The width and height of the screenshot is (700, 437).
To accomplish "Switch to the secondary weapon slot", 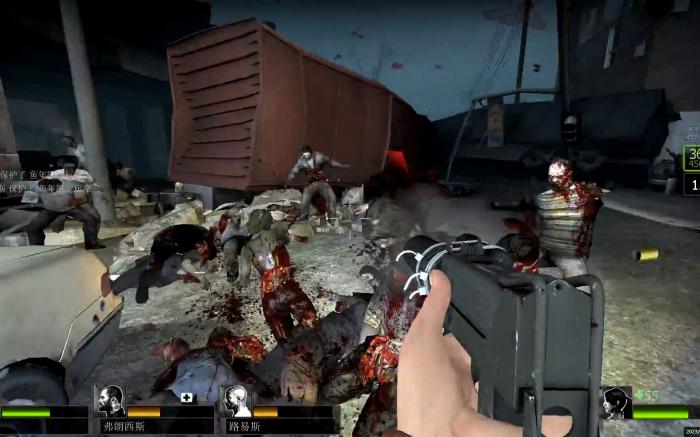I will tap(692, 184).
